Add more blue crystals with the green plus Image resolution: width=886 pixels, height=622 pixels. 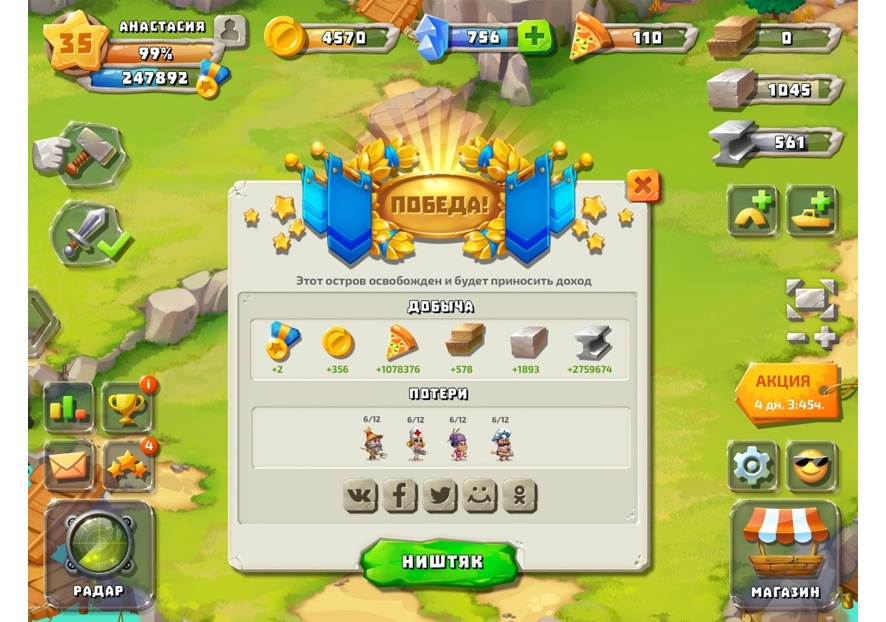coord(535,37)
